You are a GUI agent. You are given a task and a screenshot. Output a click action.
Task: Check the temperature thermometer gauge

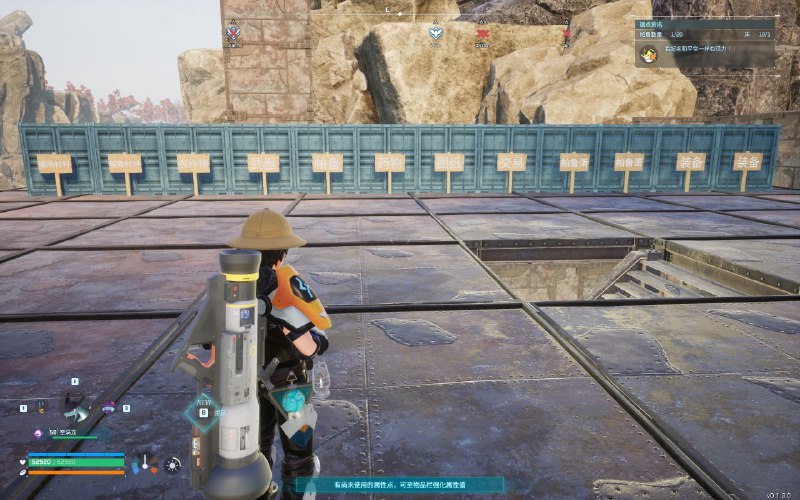click(146, 463)
